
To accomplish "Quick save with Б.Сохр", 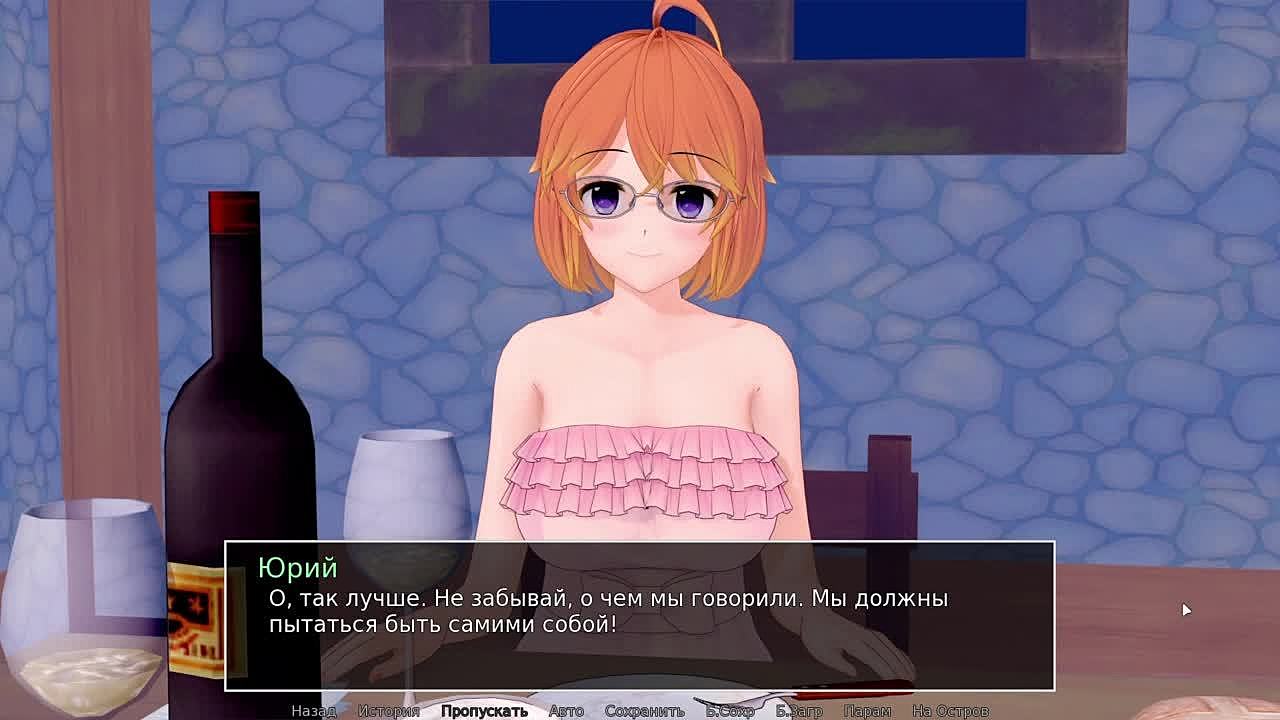I will [x=730, y=711].
